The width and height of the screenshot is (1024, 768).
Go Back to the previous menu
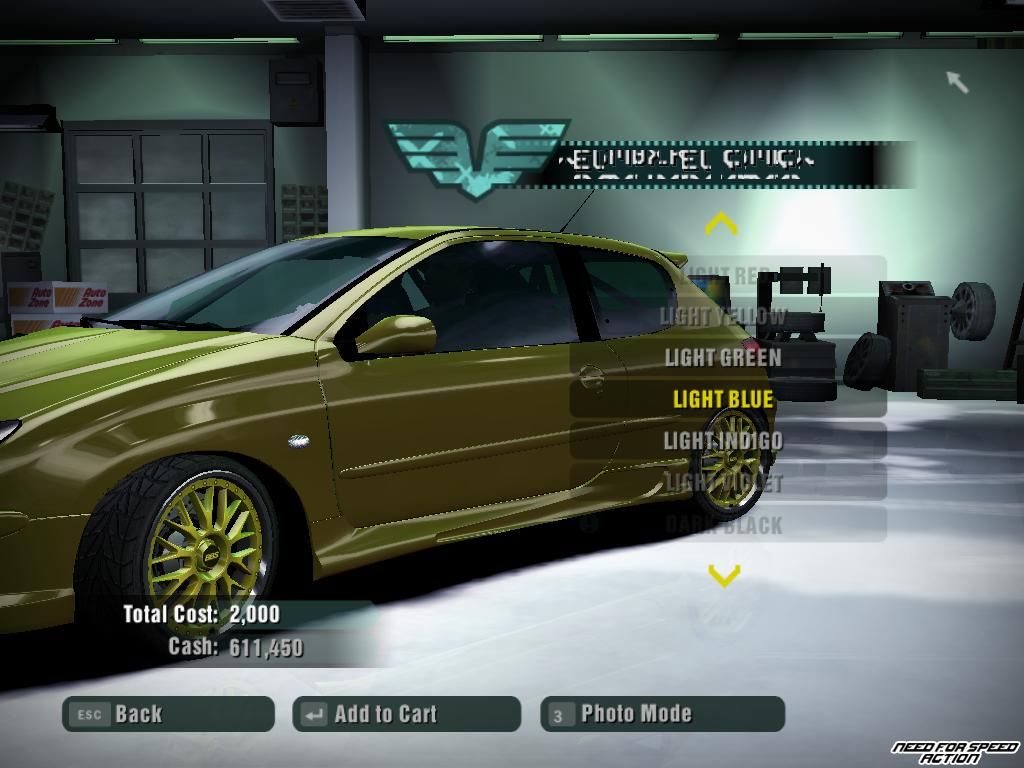[x=168, y=714]
